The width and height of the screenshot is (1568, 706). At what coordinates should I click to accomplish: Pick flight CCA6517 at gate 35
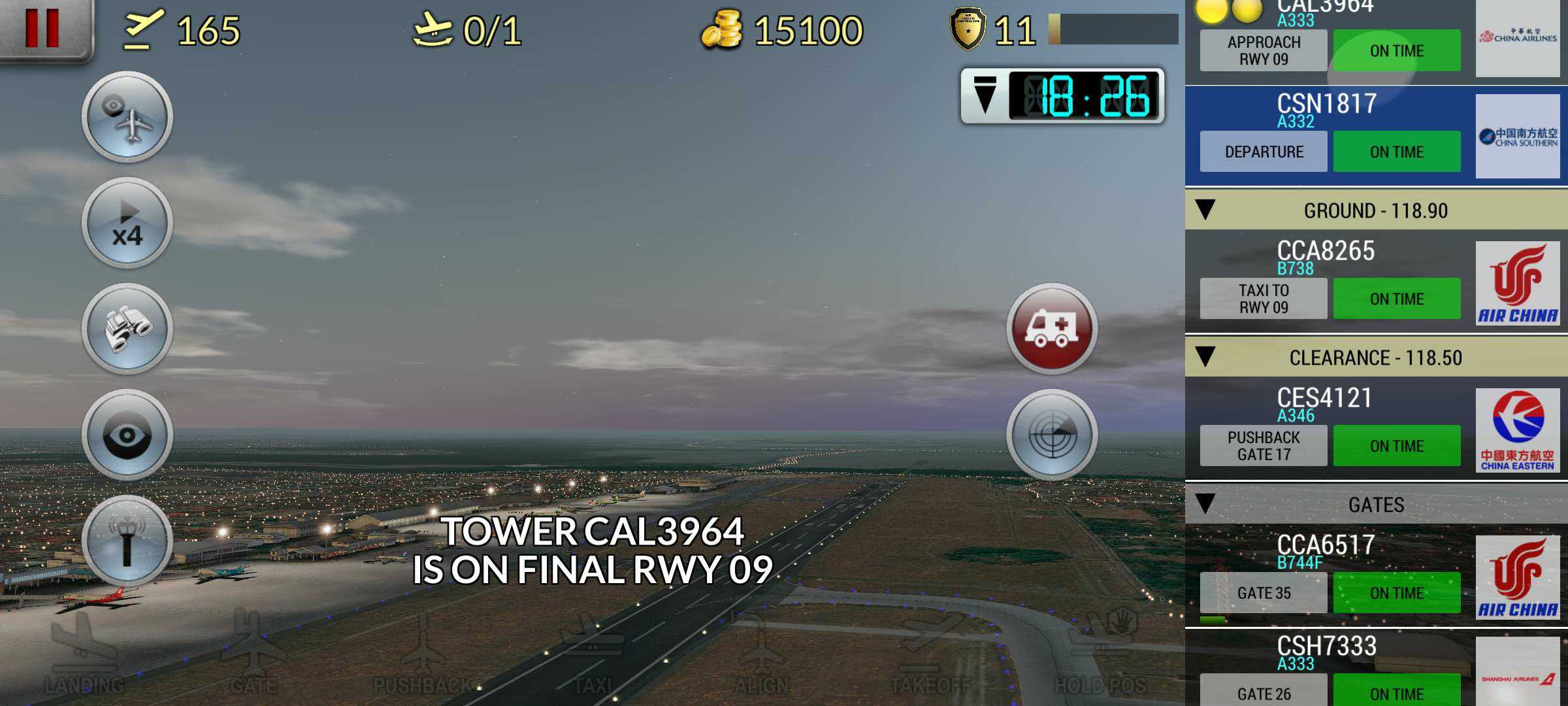1326,575
